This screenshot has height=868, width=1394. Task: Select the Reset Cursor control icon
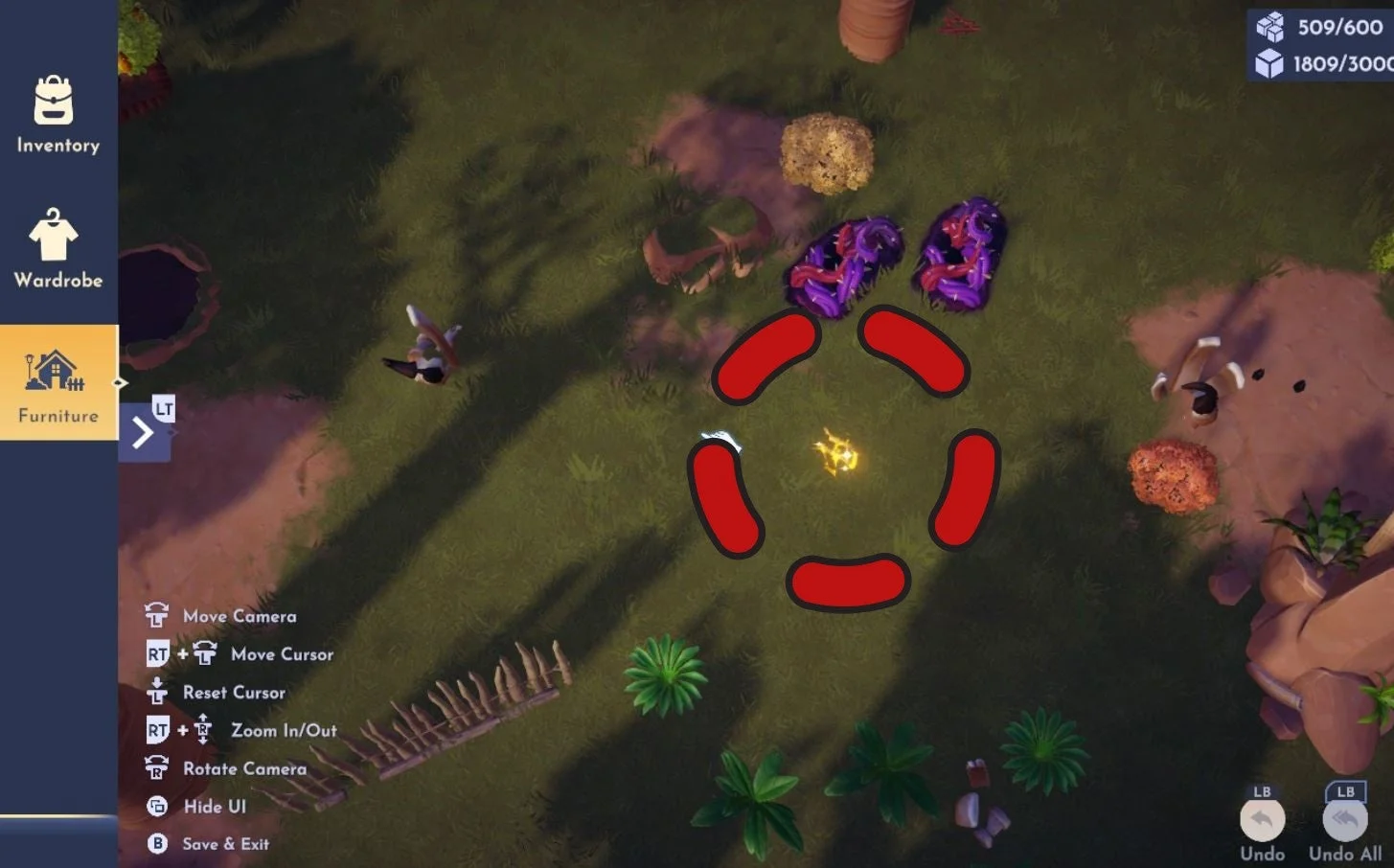tap(157, 690)
